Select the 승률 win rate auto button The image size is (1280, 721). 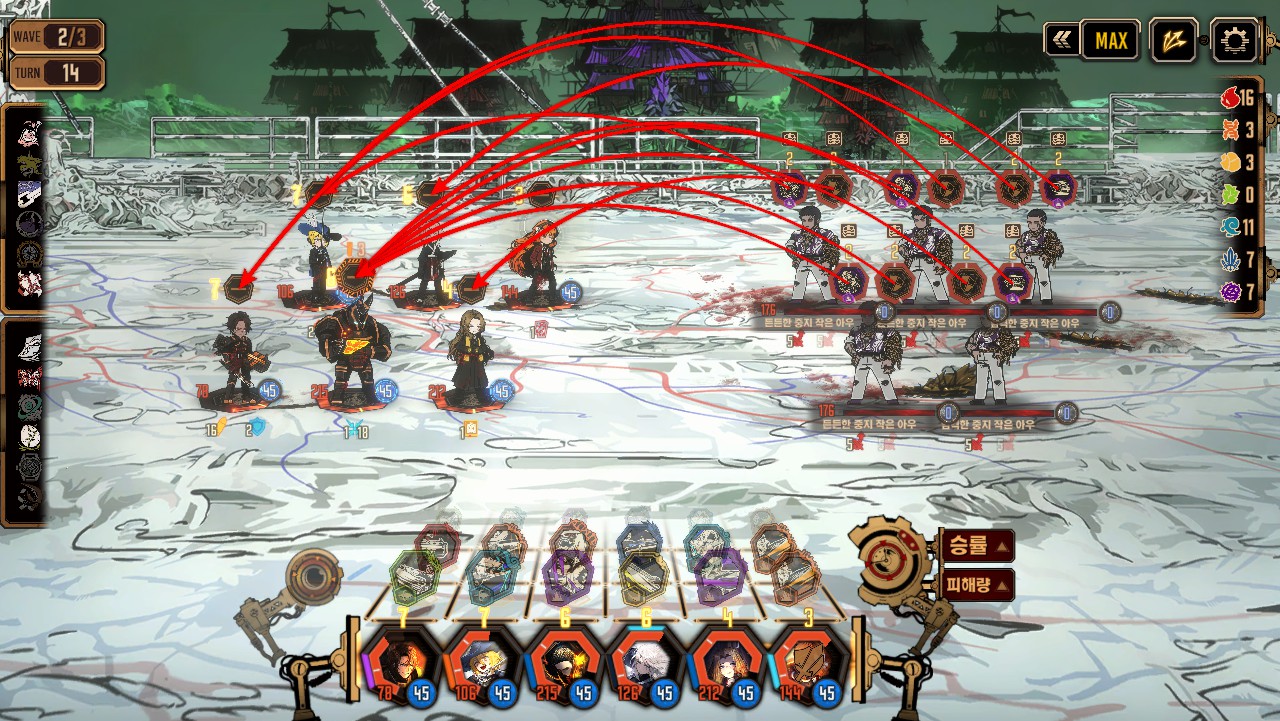975,546
